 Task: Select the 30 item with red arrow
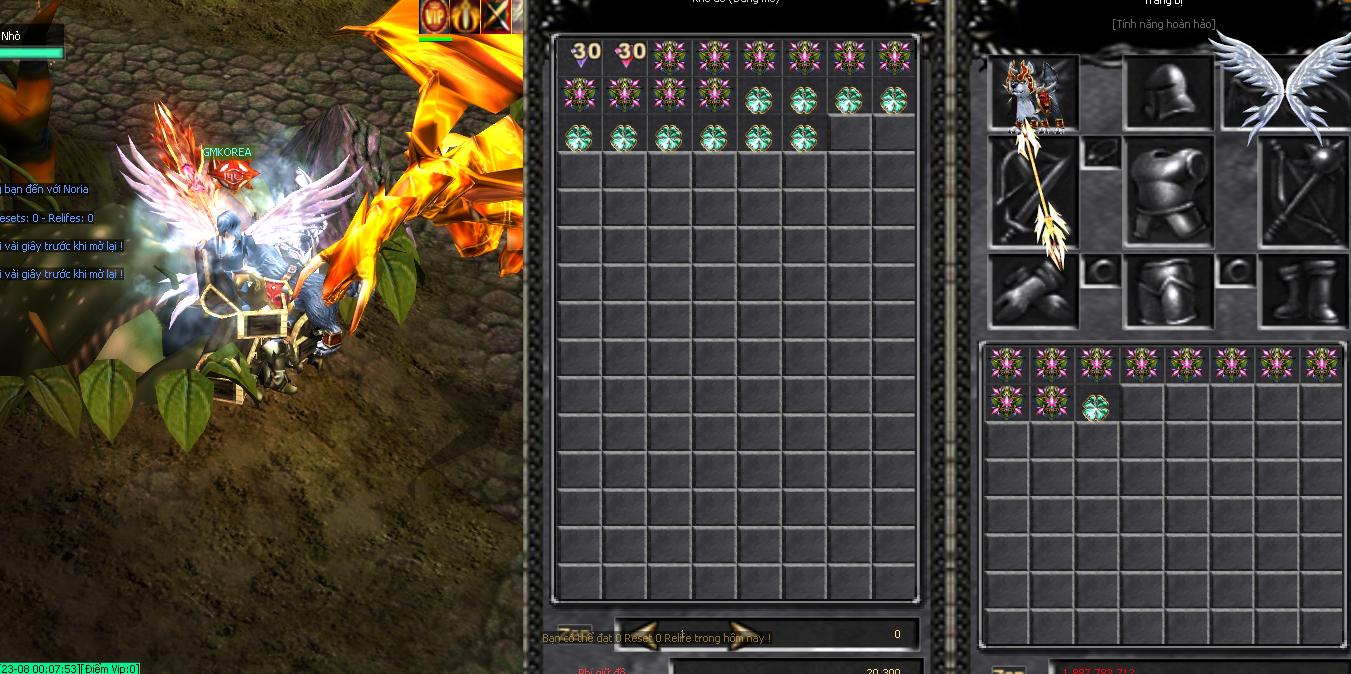[626, 56]
